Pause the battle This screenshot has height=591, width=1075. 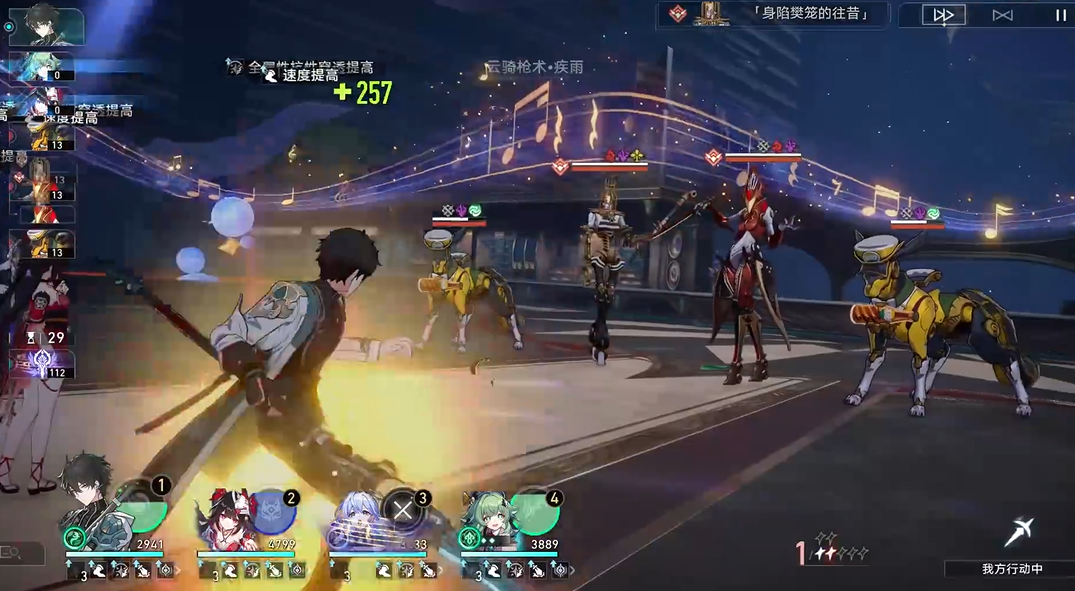coord(1060,15)
